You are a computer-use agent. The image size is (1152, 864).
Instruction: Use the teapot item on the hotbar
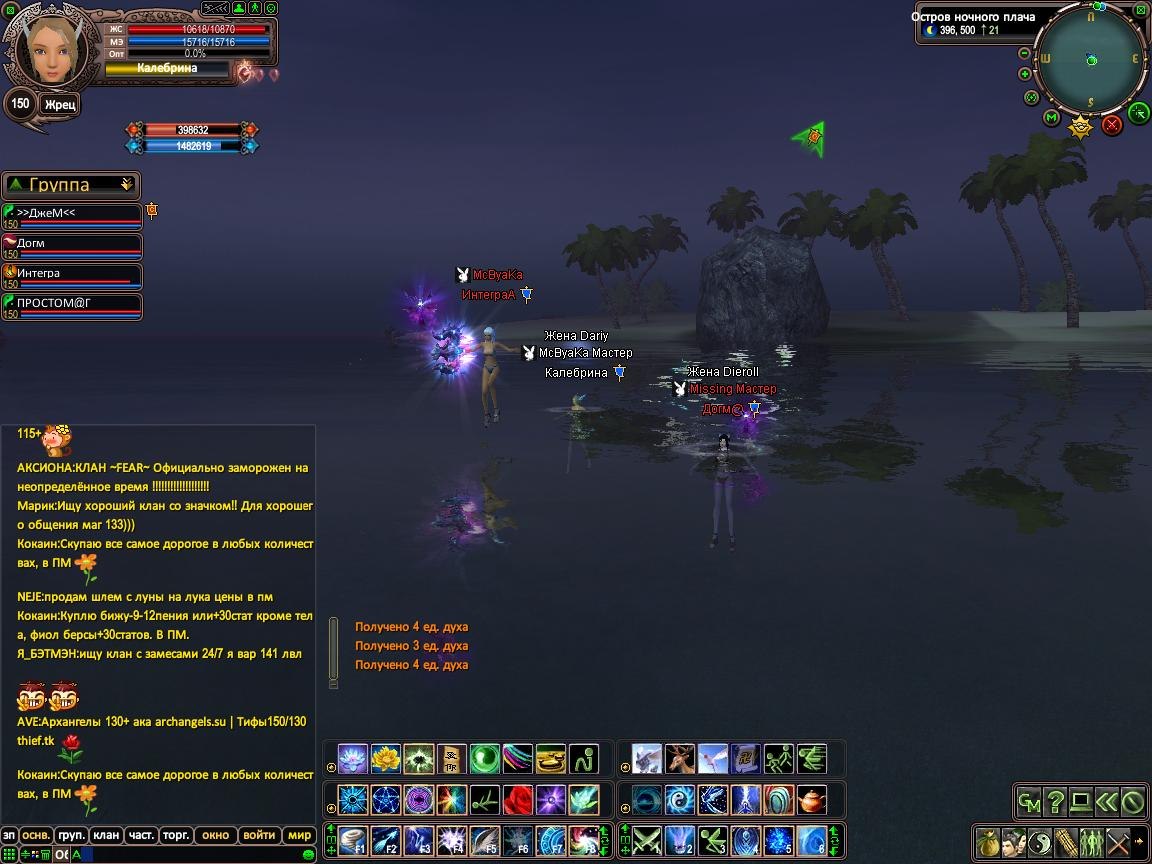tap(811, 800)
